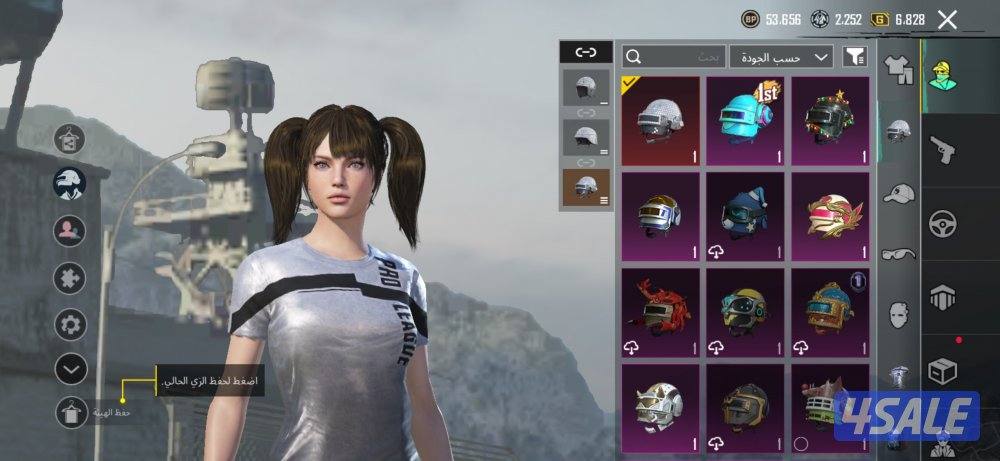Image resolution: width=1000 pixels, height=461 pixels.
Task: Toggle the chain link icon above equipped helmets
Action: tap(584, 52)
